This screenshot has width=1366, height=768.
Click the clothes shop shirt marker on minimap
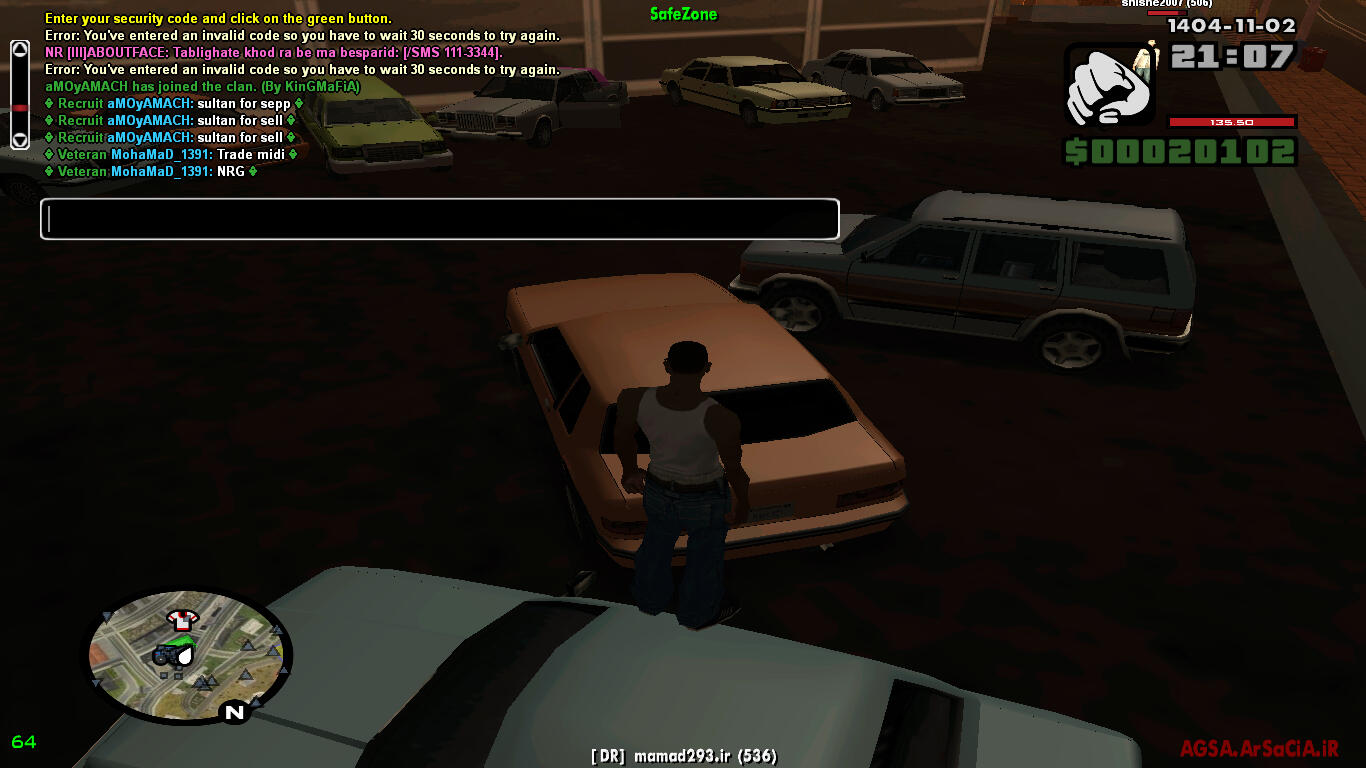click(183, 618)
